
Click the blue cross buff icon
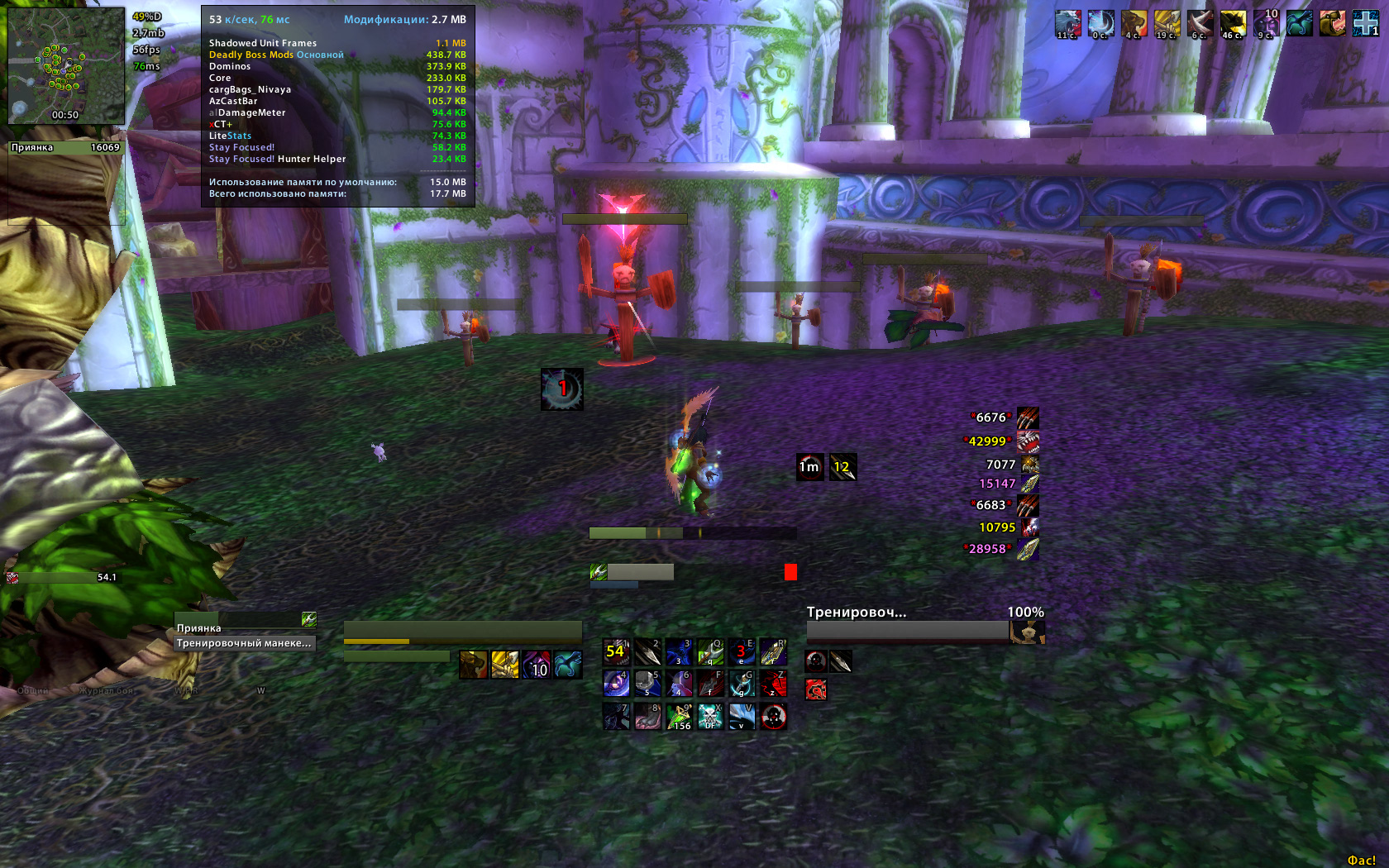[1365, 23]
